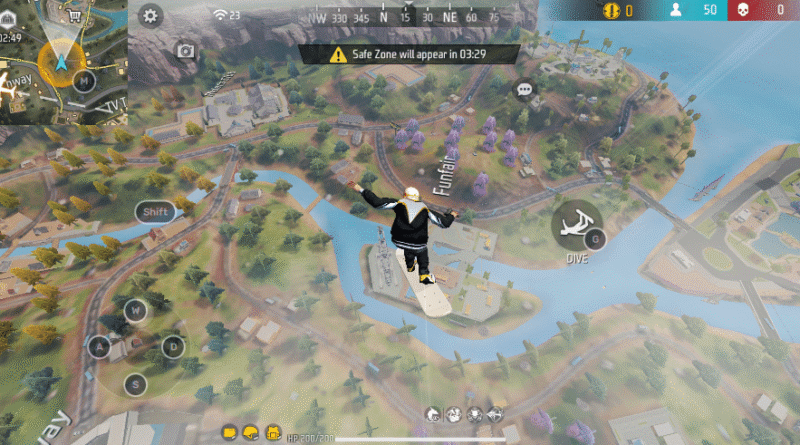Screen dimensions: 800x445
Task: Tap the camera icon
Action: [186, 50]
